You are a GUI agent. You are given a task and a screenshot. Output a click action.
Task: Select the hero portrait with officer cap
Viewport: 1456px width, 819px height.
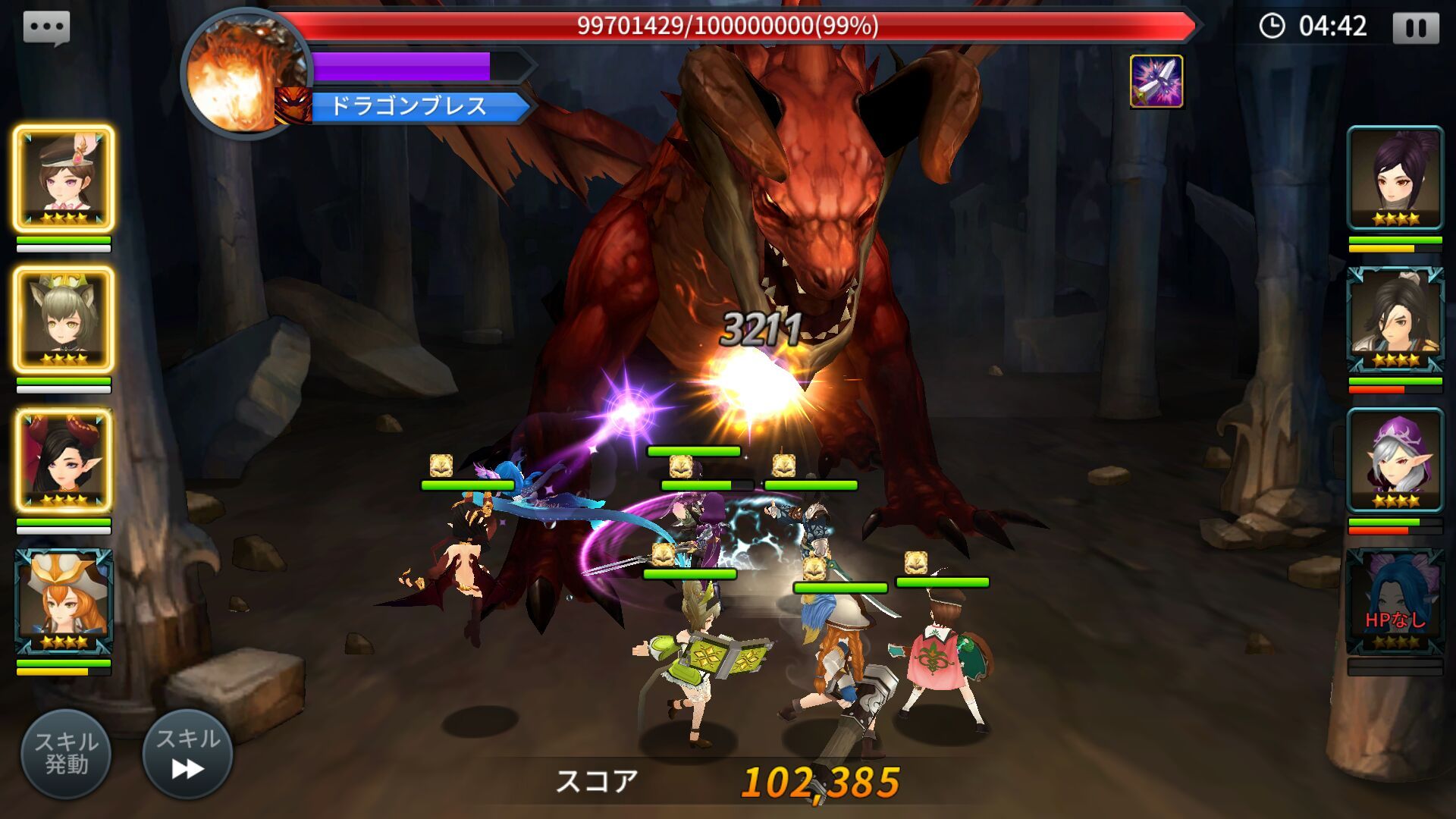click(x=64, y=178)
